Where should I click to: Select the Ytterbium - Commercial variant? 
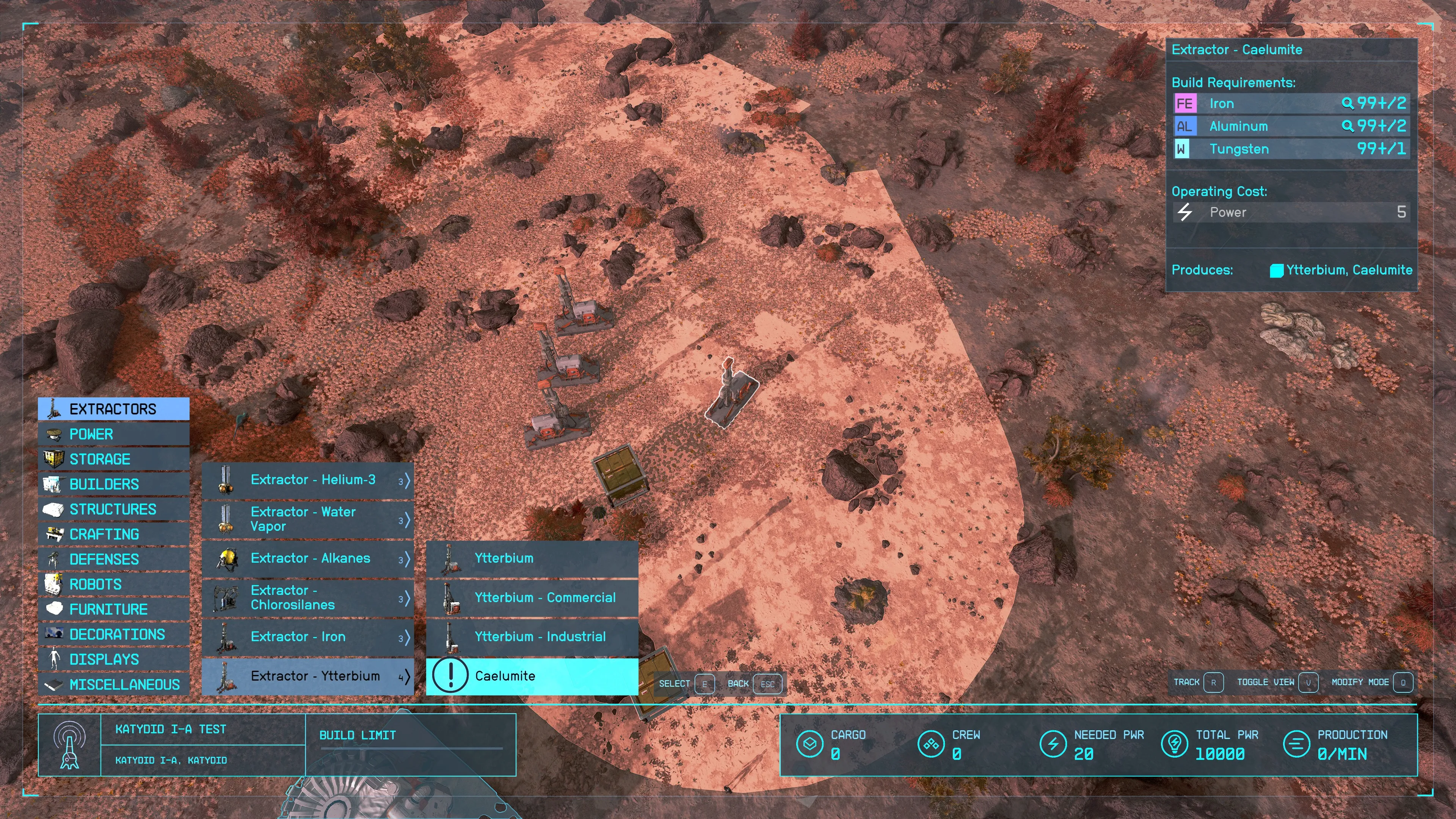532,598
